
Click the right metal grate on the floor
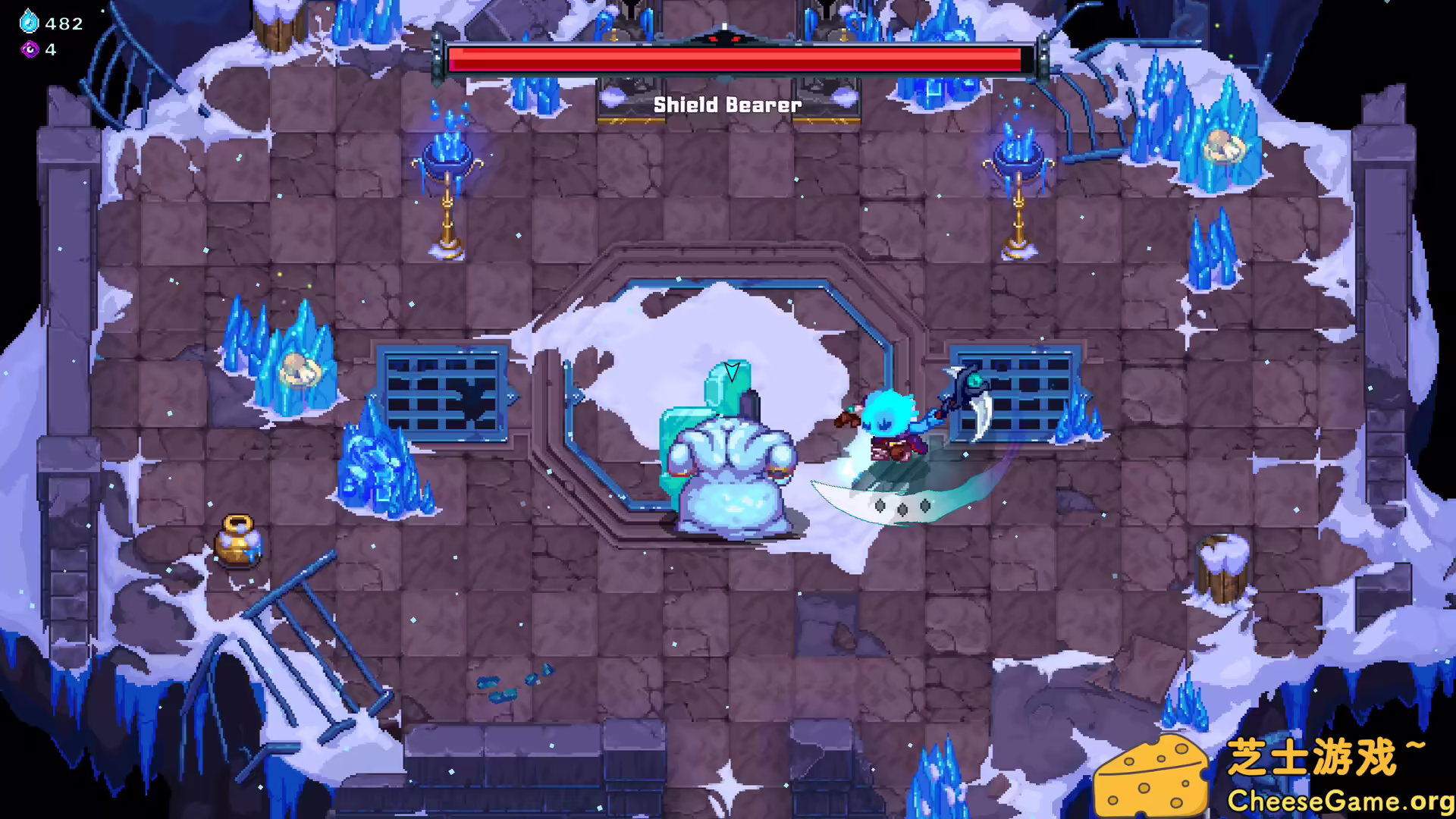coord(1016,391)
